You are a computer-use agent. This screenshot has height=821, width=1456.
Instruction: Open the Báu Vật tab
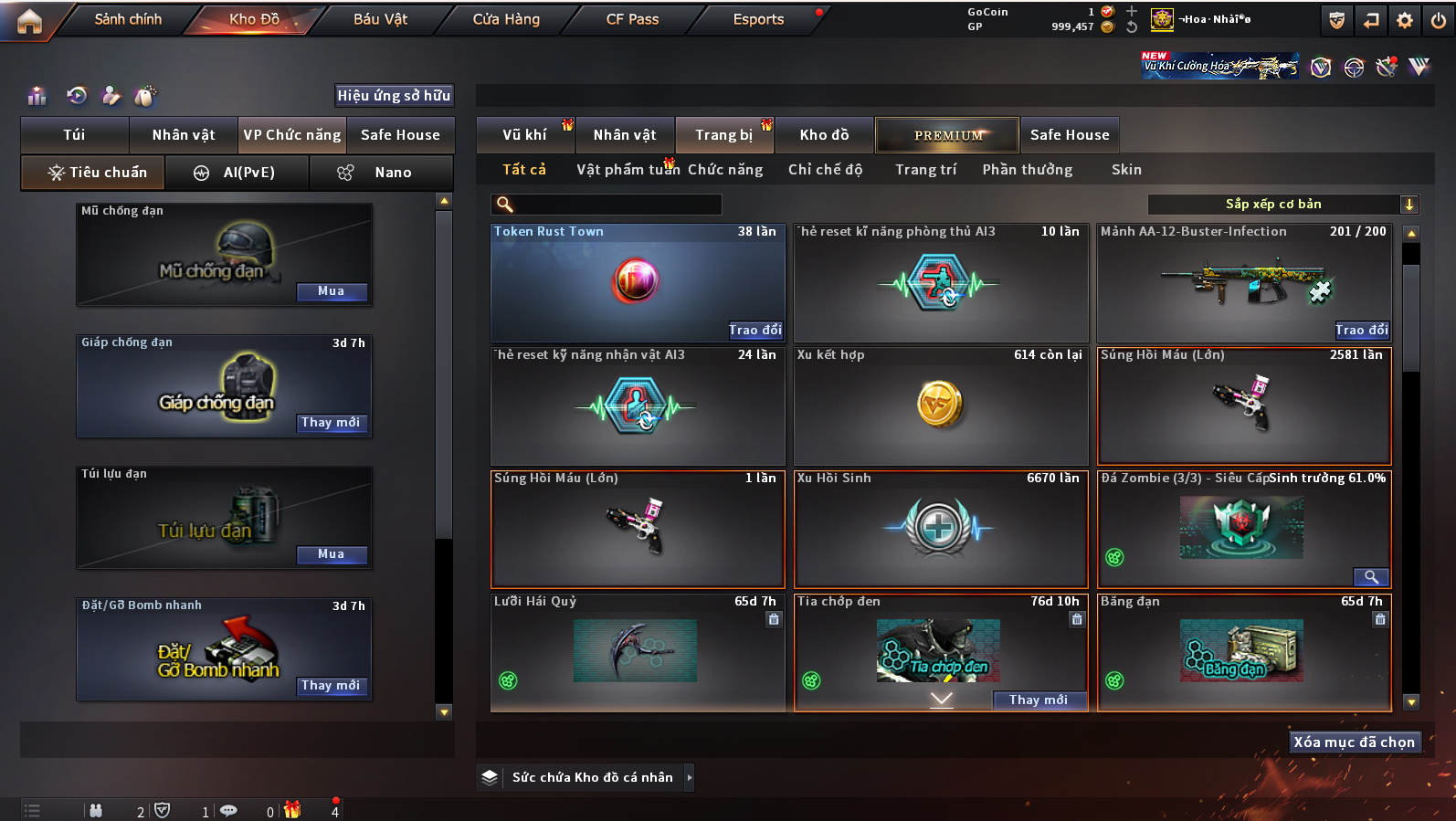pyautogui.click(x=380, y=19)
